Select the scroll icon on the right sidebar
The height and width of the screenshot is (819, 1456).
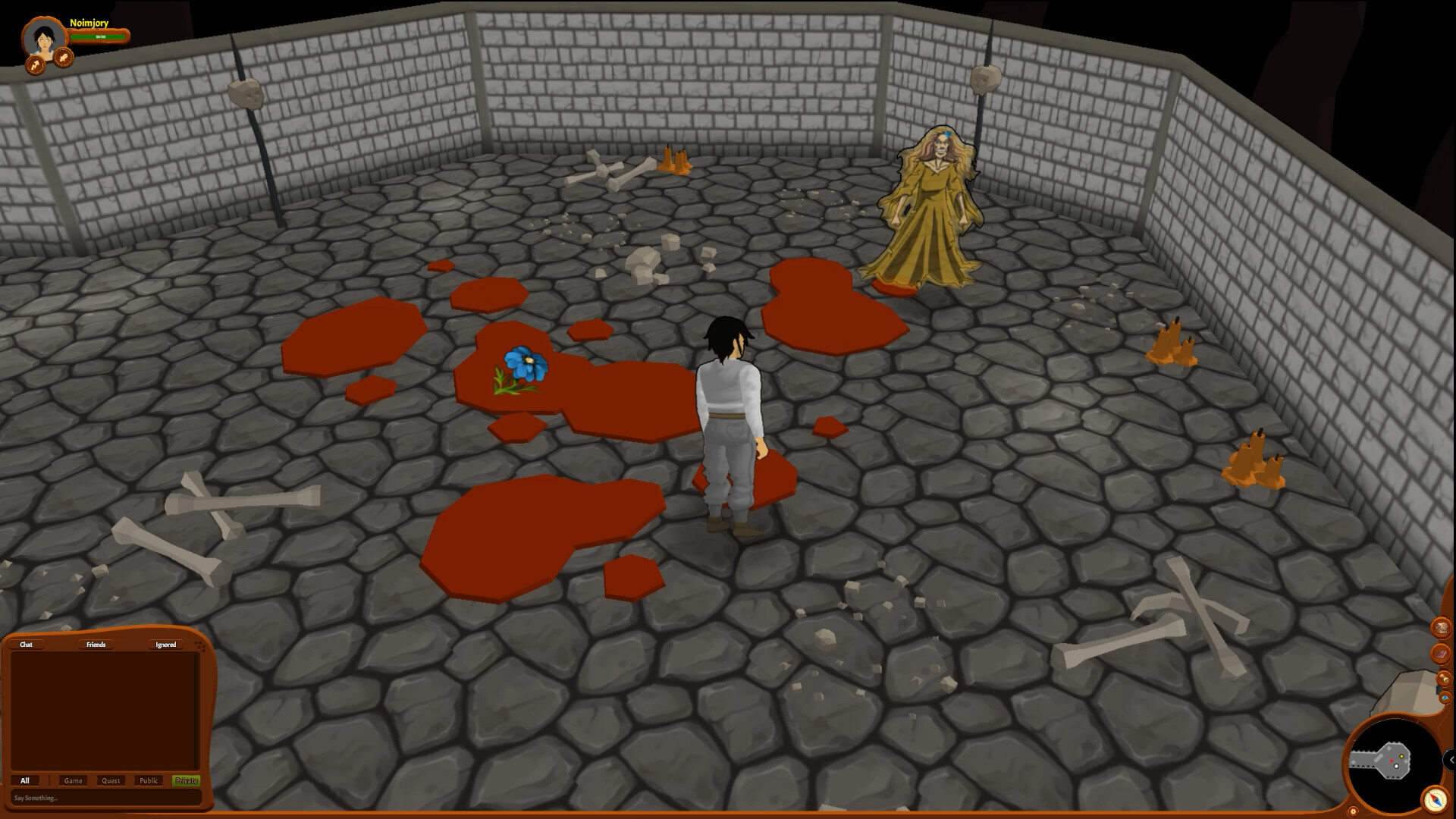pos(1444,679)
